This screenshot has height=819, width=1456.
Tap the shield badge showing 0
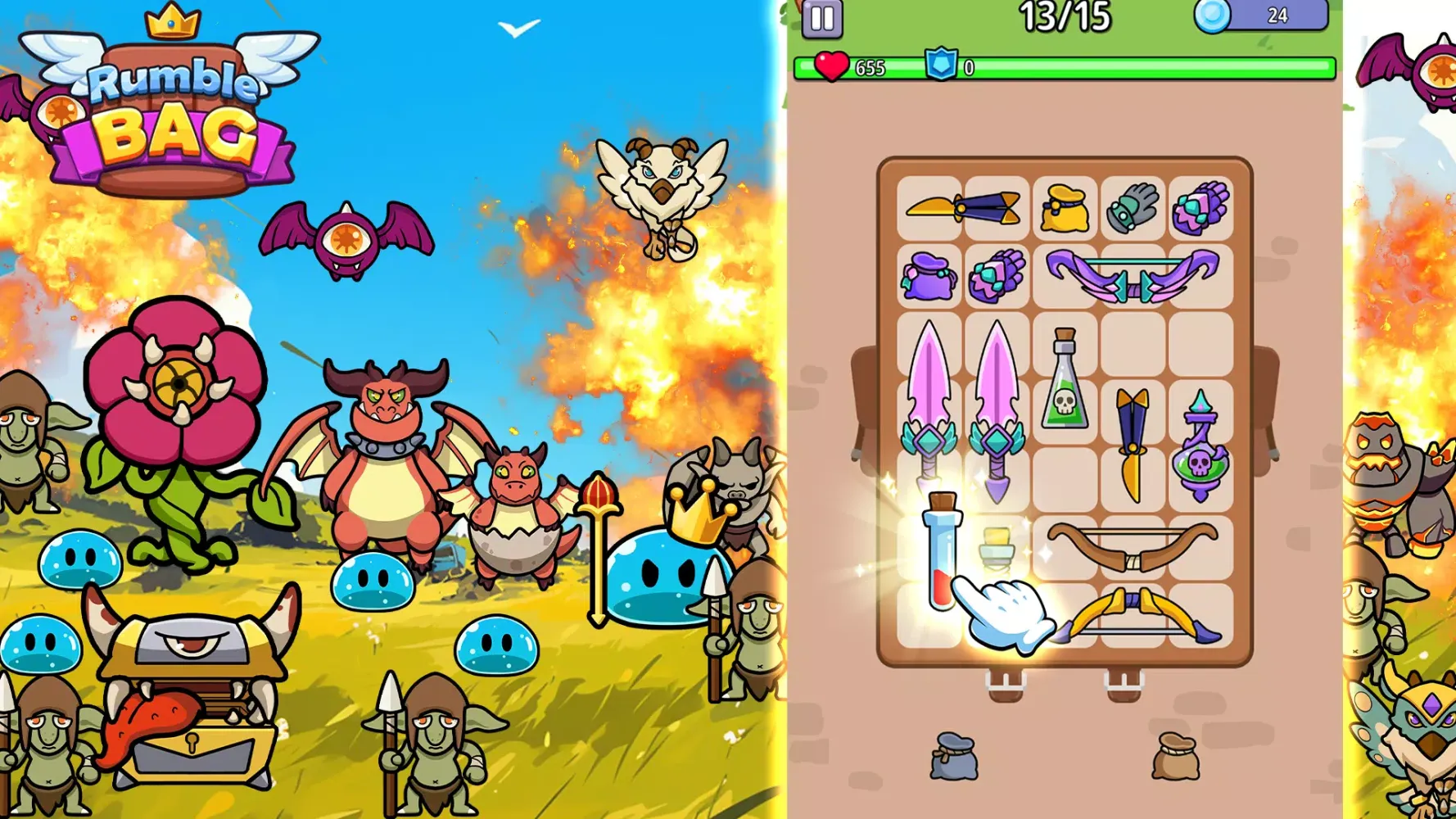pyautogui.click(x=942, y=64)
